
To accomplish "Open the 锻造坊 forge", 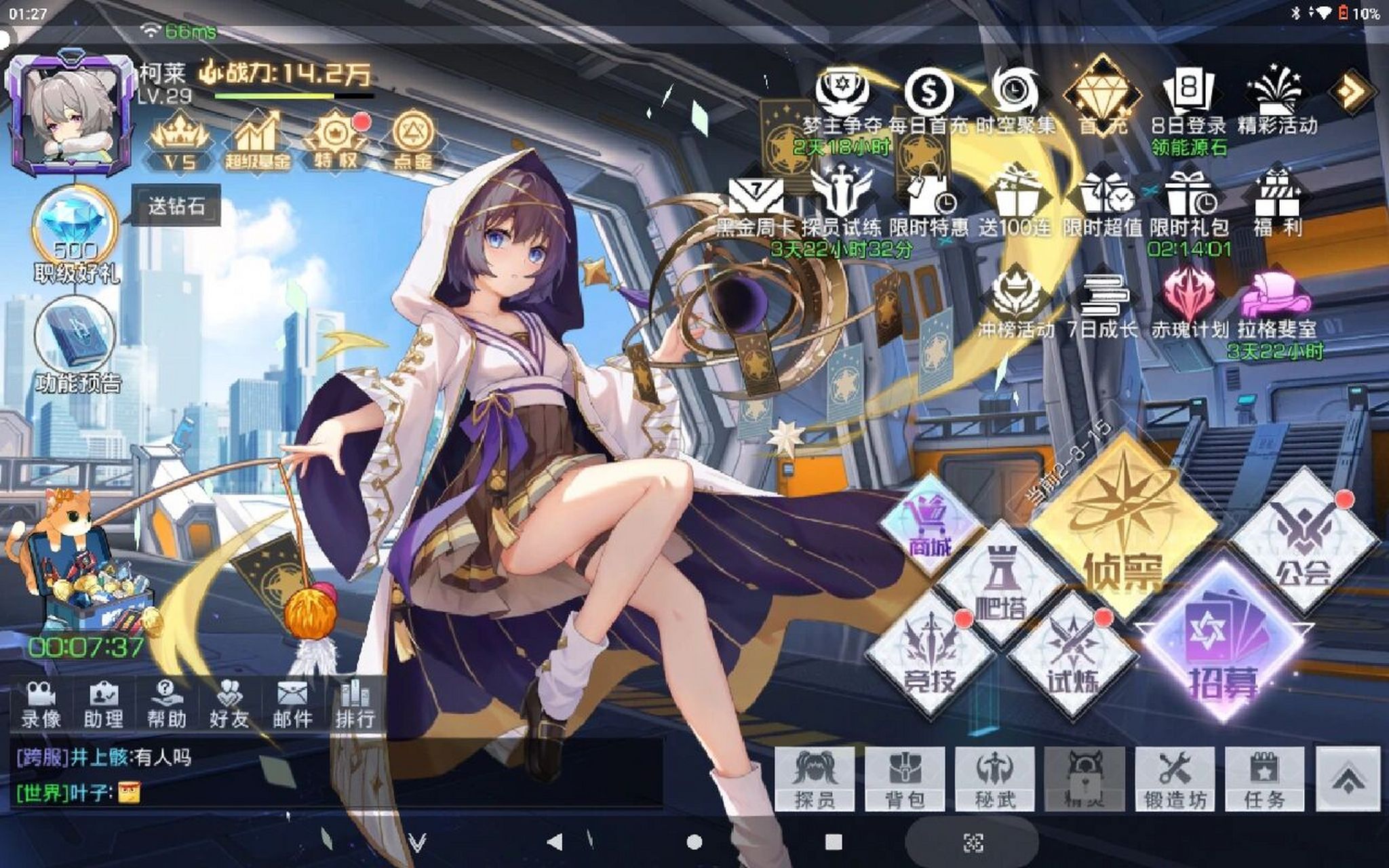I will (1175, 778).
